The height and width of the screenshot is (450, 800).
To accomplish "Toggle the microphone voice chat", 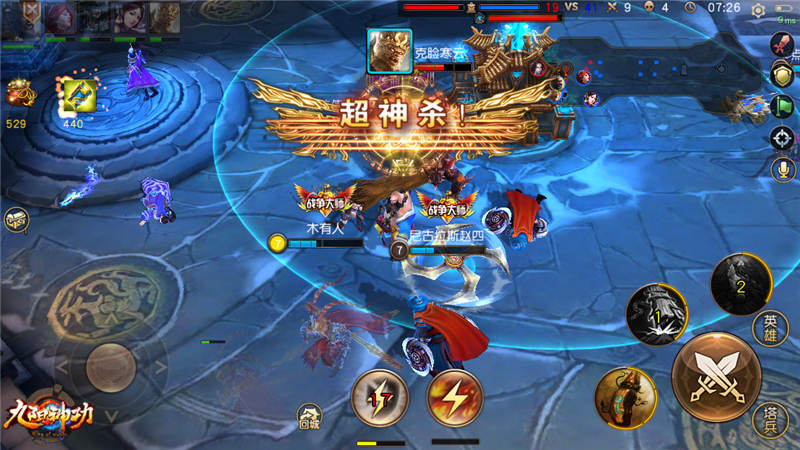I will pos(782,168).
